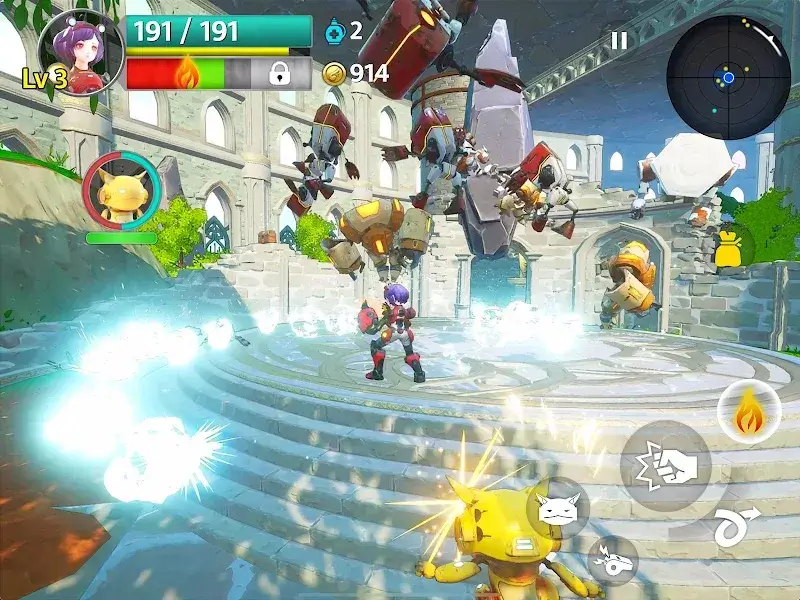Pause the game
This screenshot has height=600, width=800.
coord(620,40)
